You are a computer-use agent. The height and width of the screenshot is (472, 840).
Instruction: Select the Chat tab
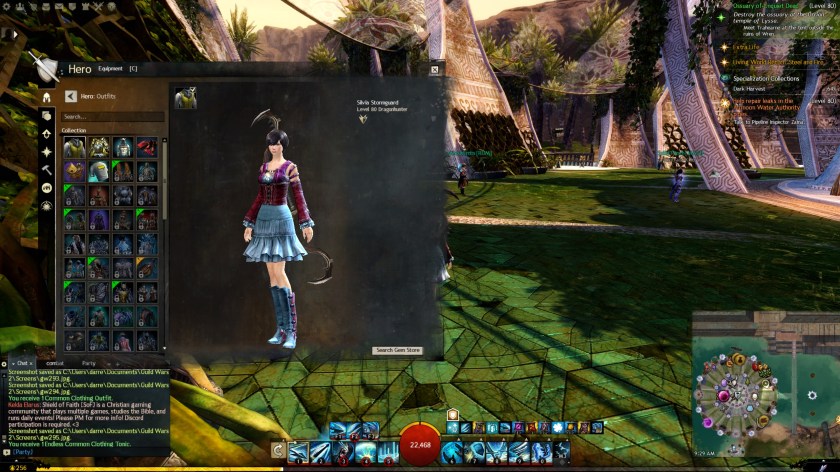22,363
